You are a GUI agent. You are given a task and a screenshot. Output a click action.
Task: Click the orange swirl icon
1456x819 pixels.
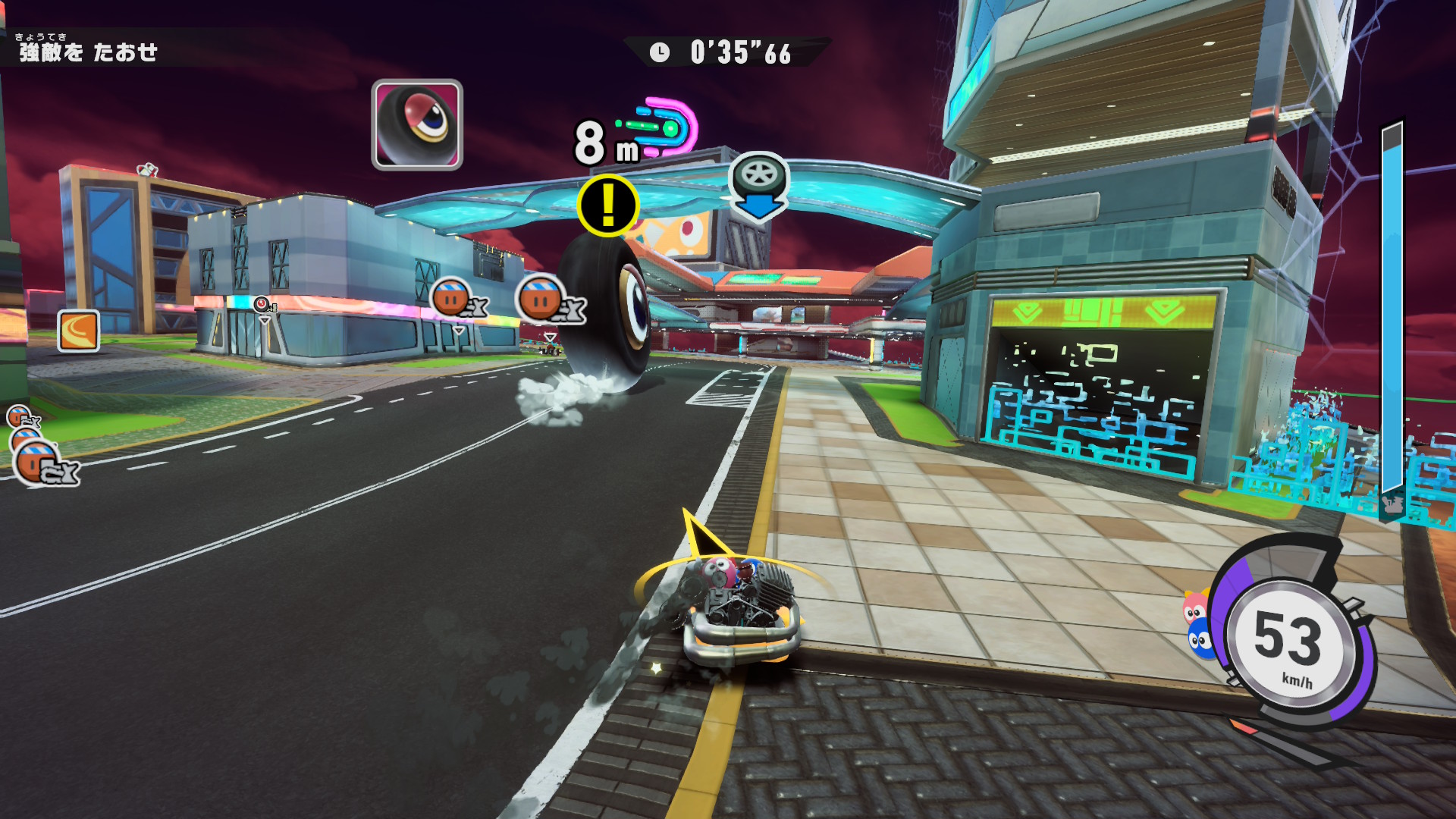pyautogui.click(x=79, y=331)
